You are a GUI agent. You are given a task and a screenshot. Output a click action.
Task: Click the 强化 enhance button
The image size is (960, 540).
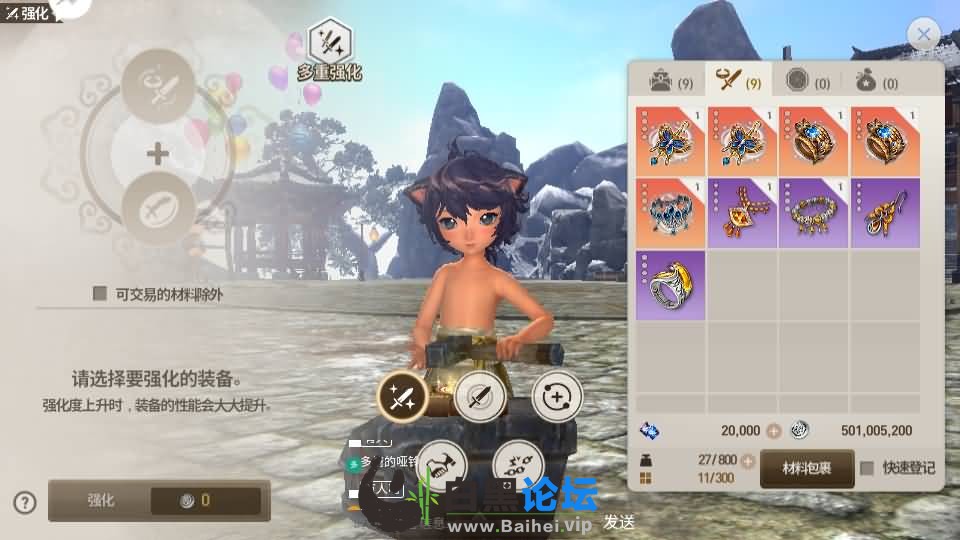pos(159,500)
